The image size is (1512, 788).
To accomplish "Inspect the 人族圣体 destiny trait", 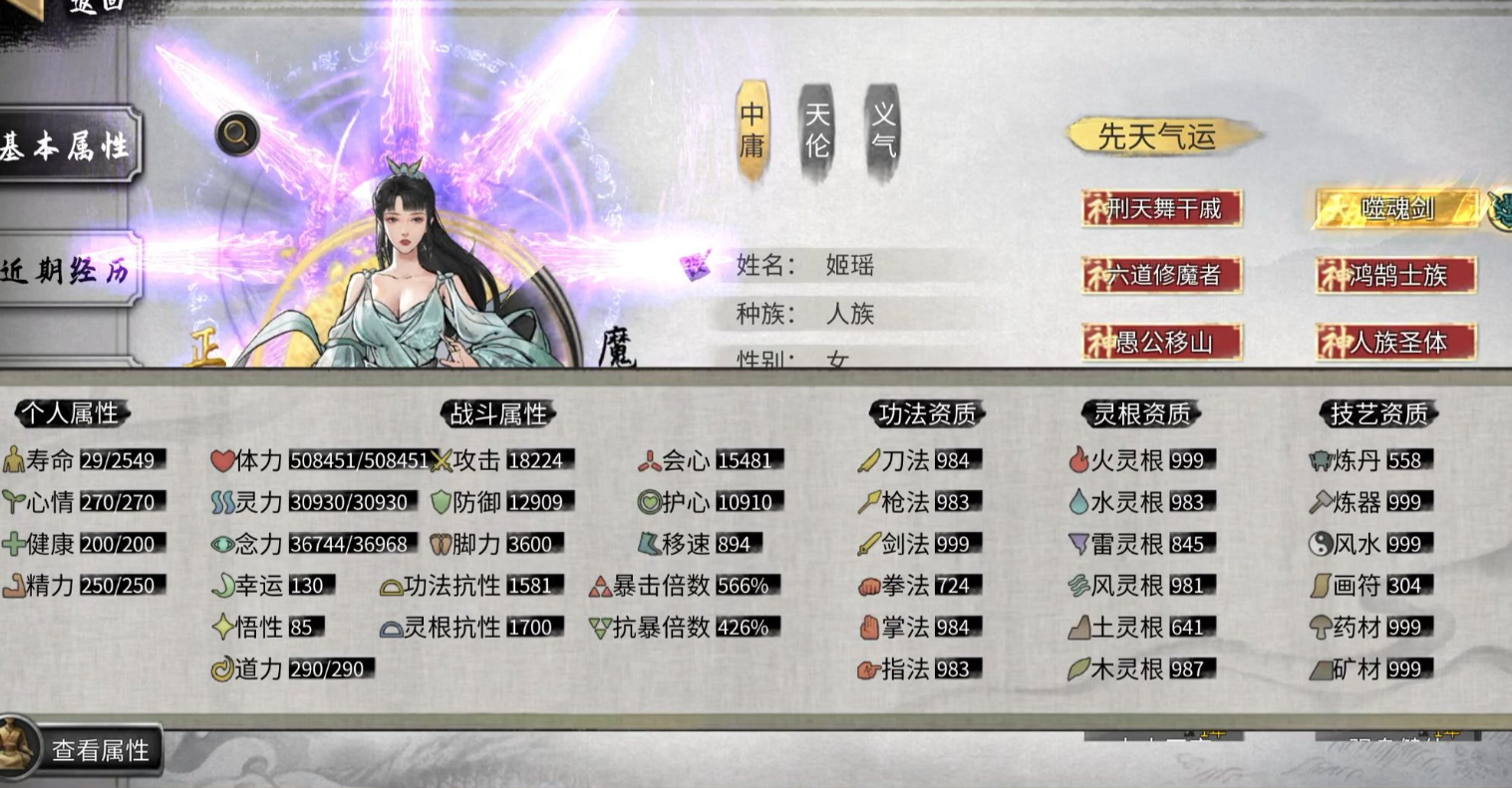I will point(1395,343).
